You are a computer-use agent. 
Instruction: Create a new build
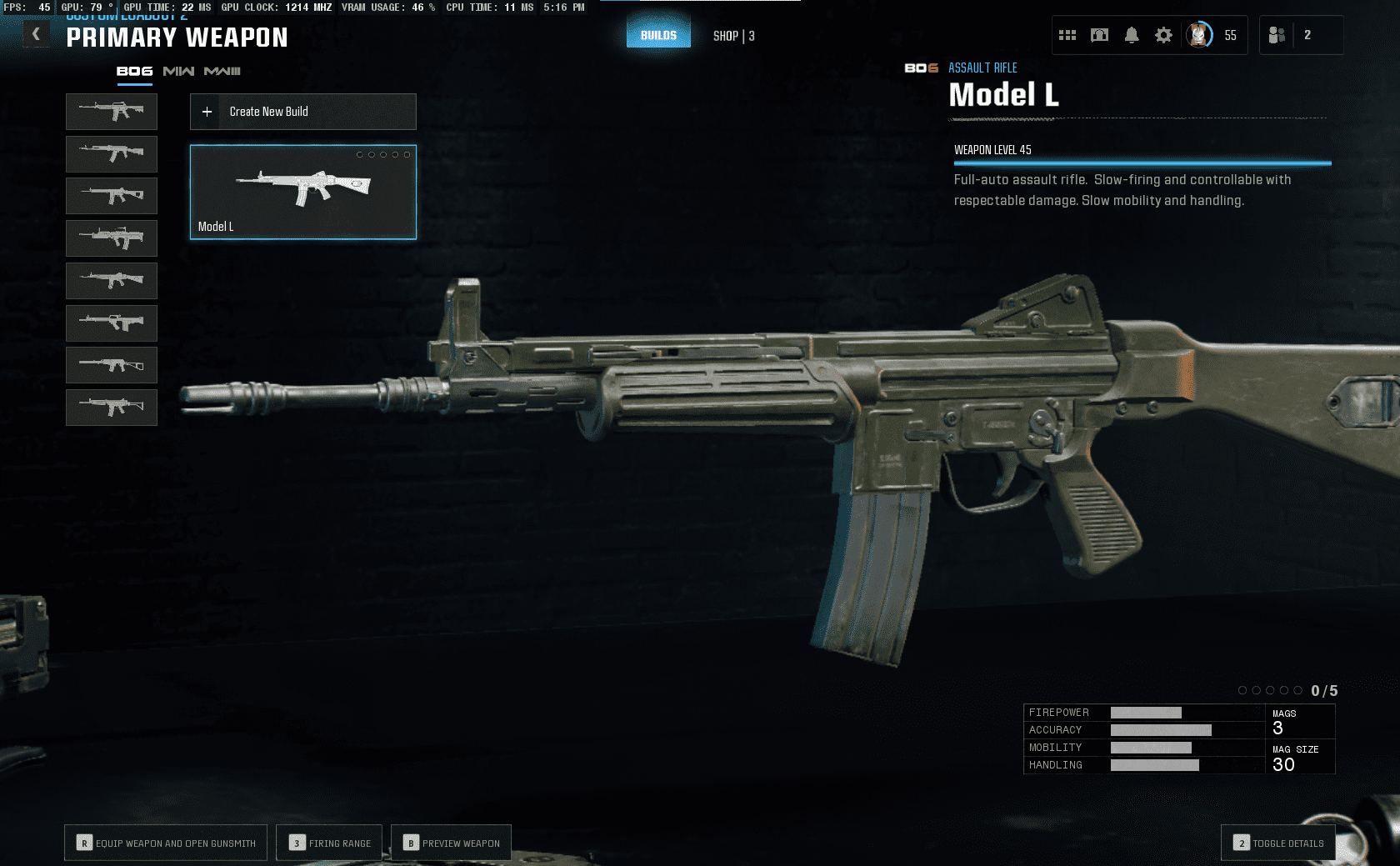pyautogui.click(x=303, y=112)
